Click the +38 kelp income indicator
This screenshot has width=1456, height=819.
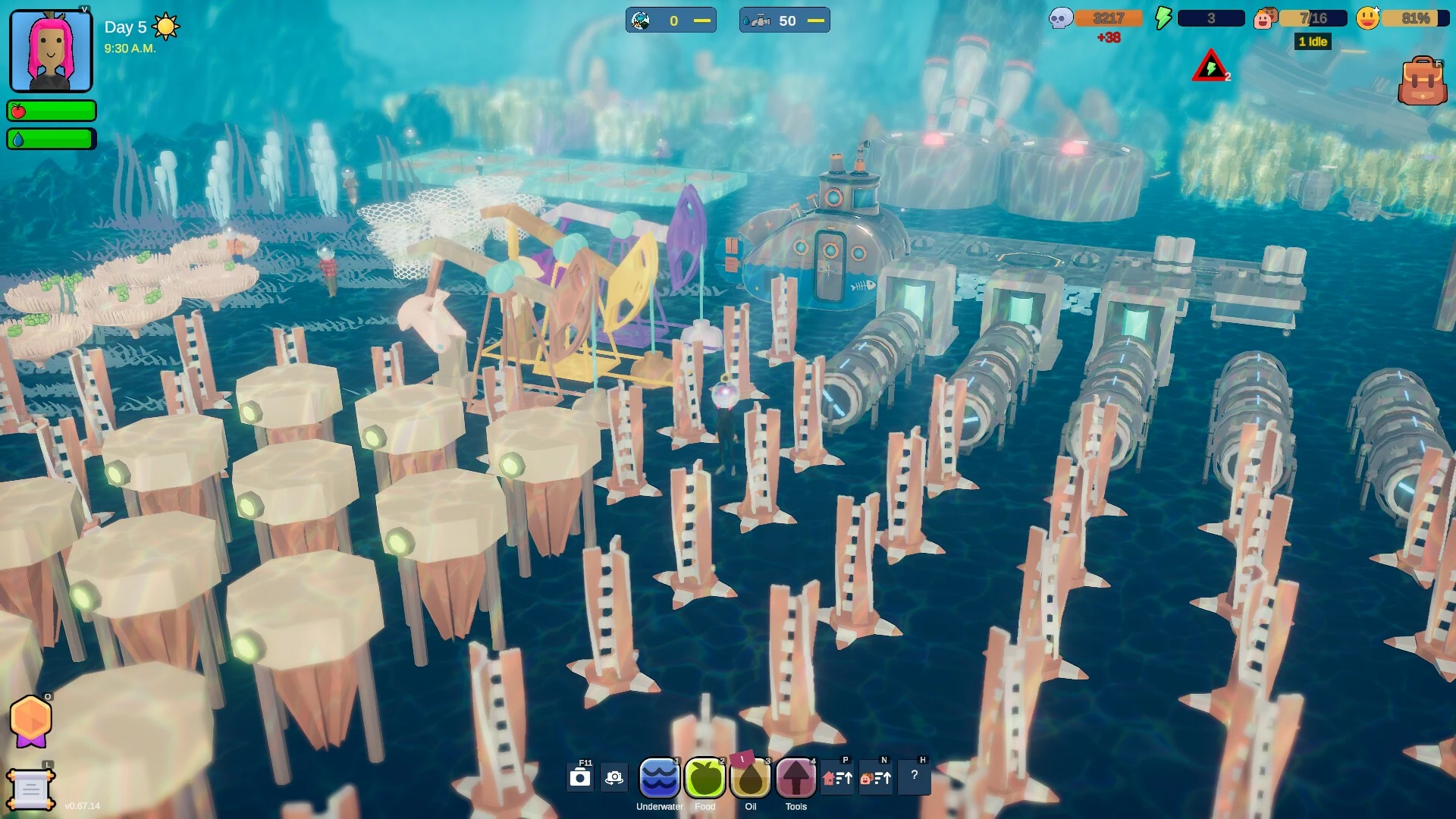[1108, 35]
